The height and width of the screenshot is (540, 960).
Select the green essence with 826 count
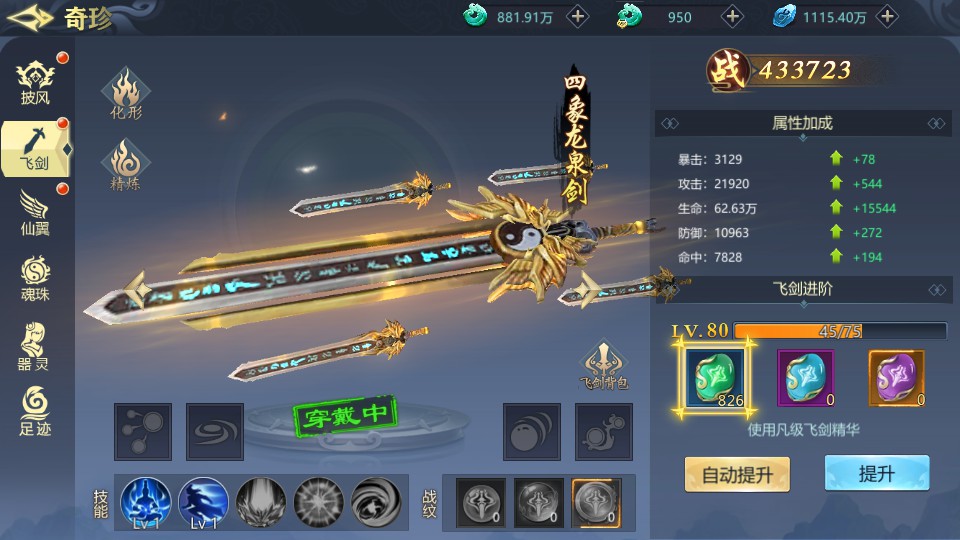(x=716, y=378)
